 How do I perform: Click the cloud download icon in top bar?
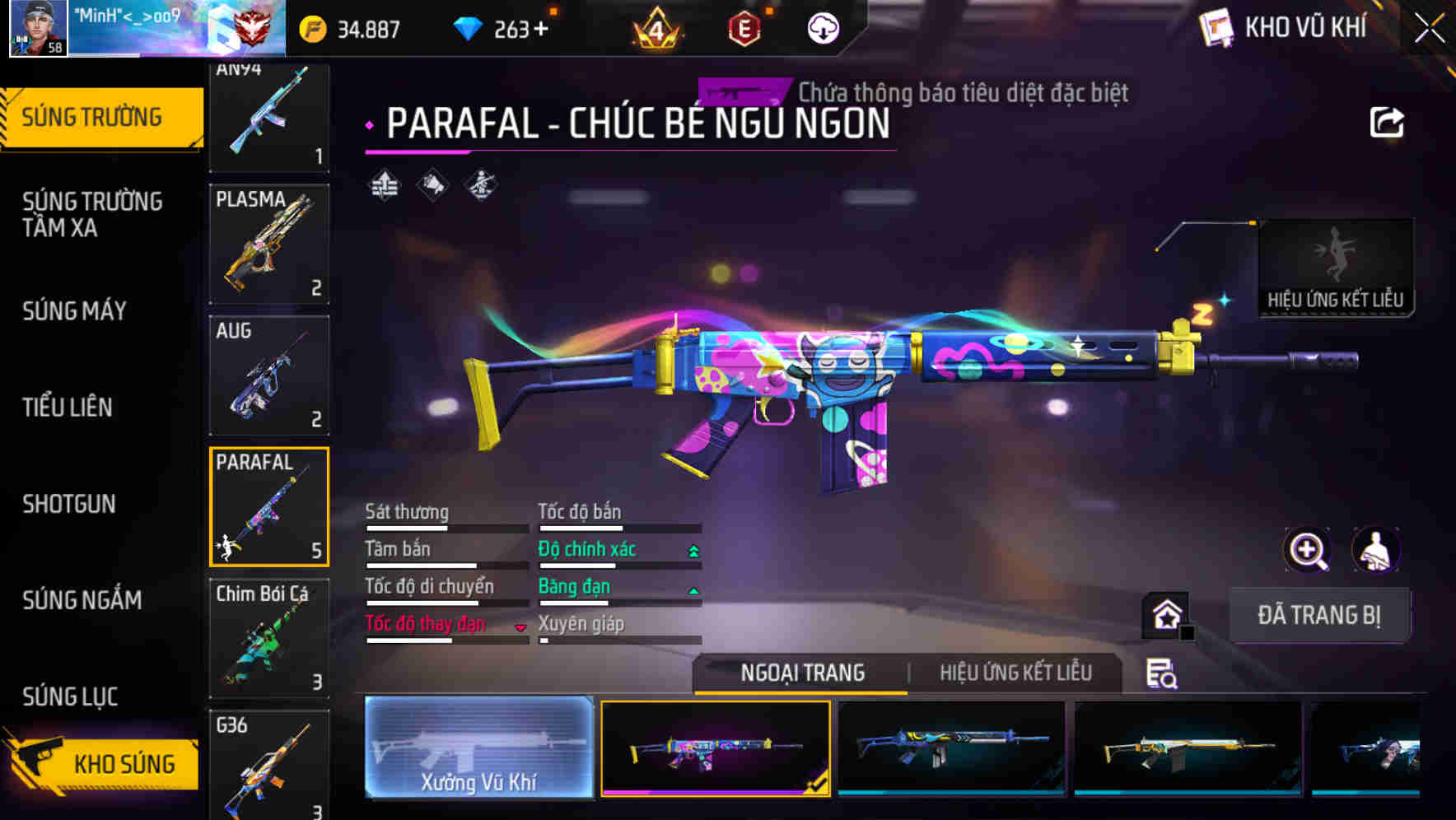(823, 27)
